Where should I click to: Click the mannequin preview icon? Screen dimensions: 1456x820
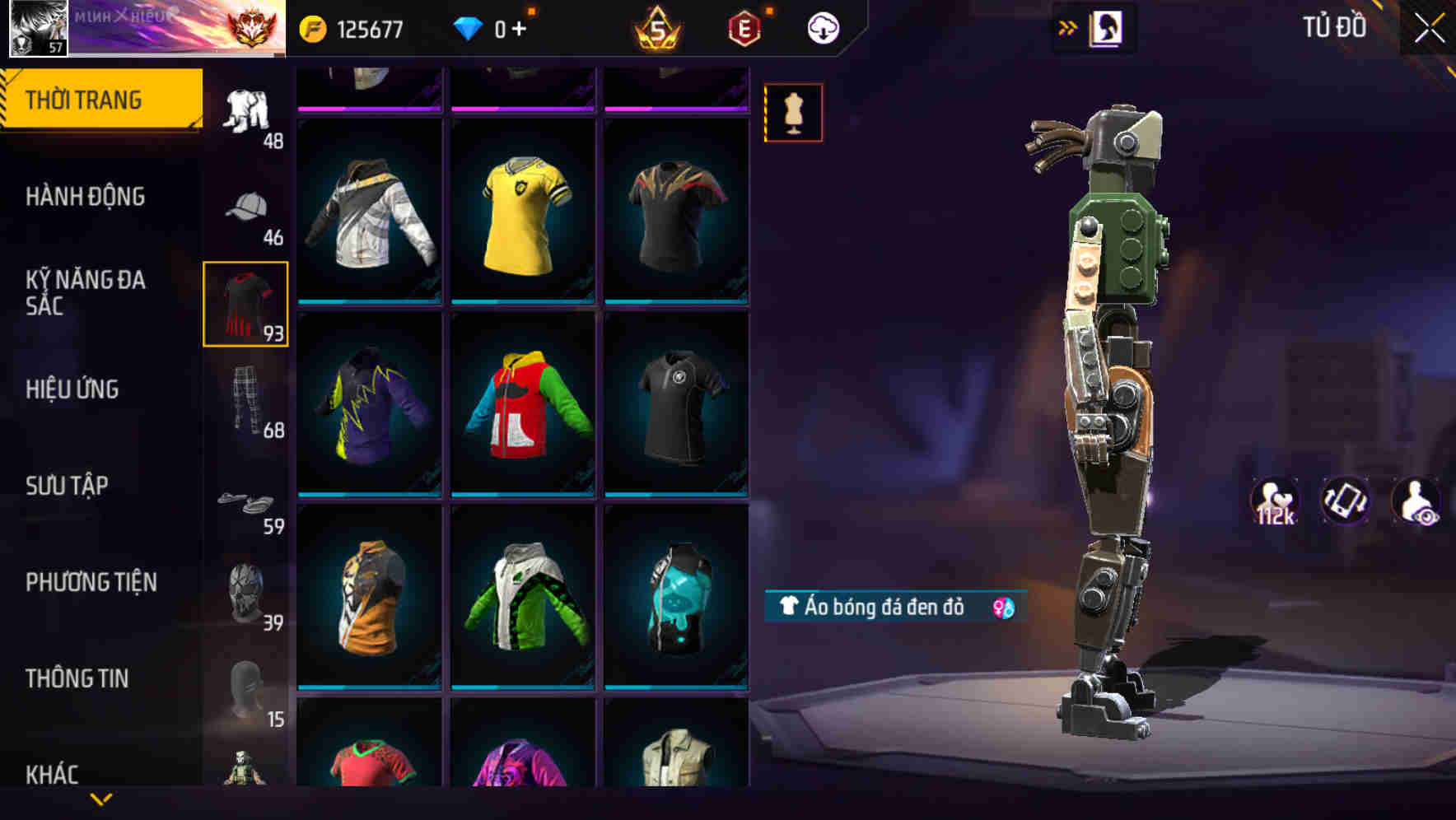coord(791,113)
